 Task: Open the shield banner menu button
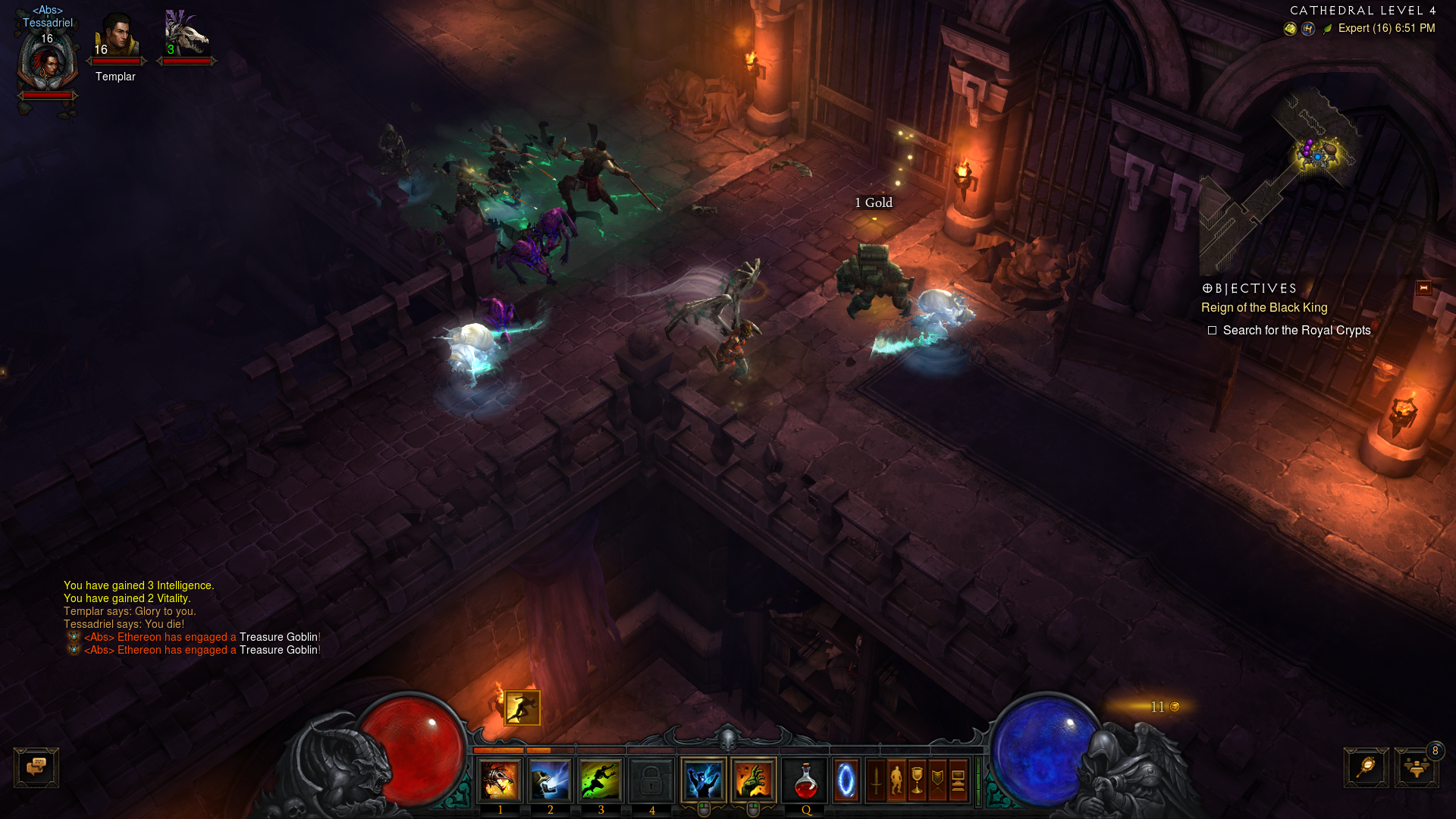click(x=937, y=780)
